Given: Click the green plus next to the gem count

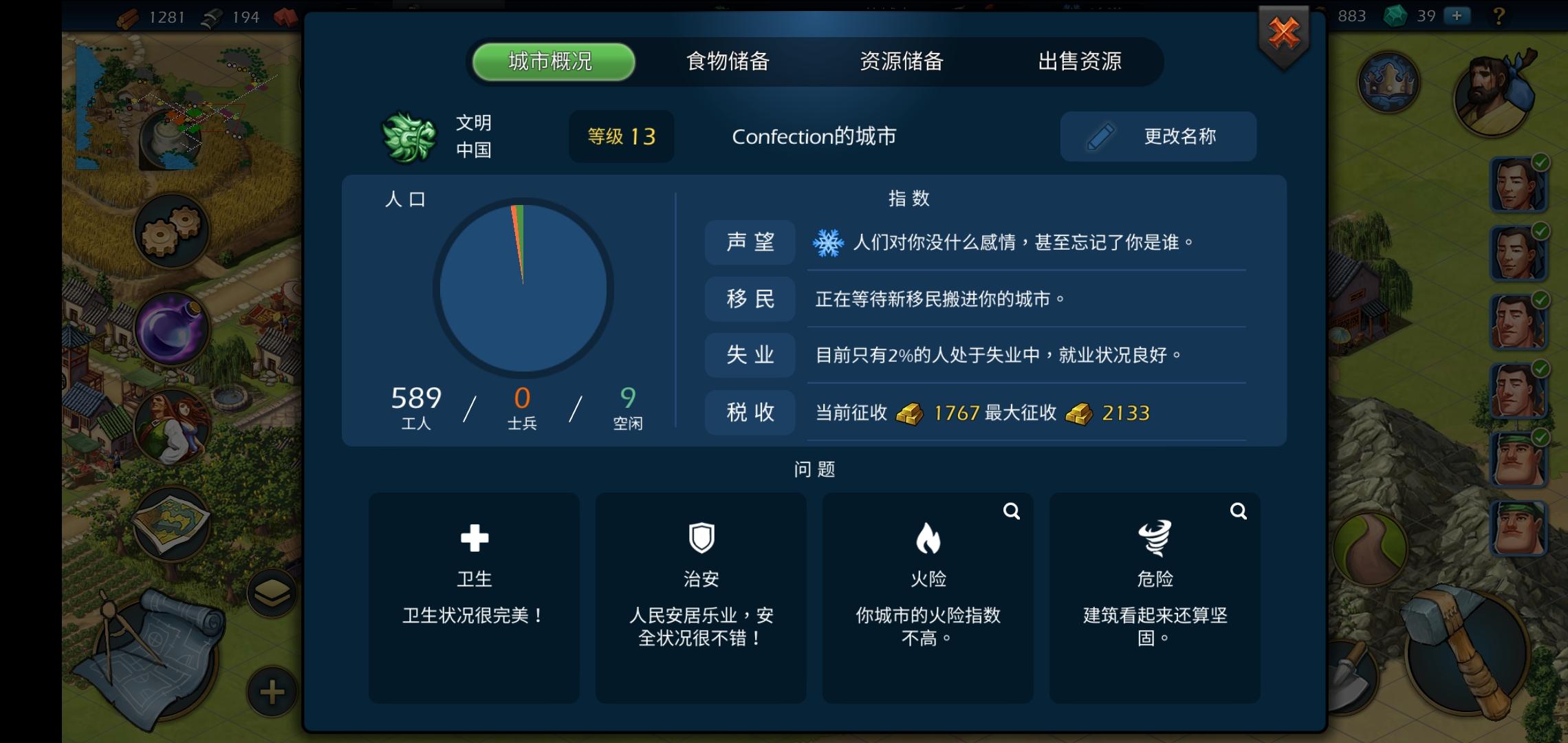Looking at the screenshot, I should (x=1456, y=16).
